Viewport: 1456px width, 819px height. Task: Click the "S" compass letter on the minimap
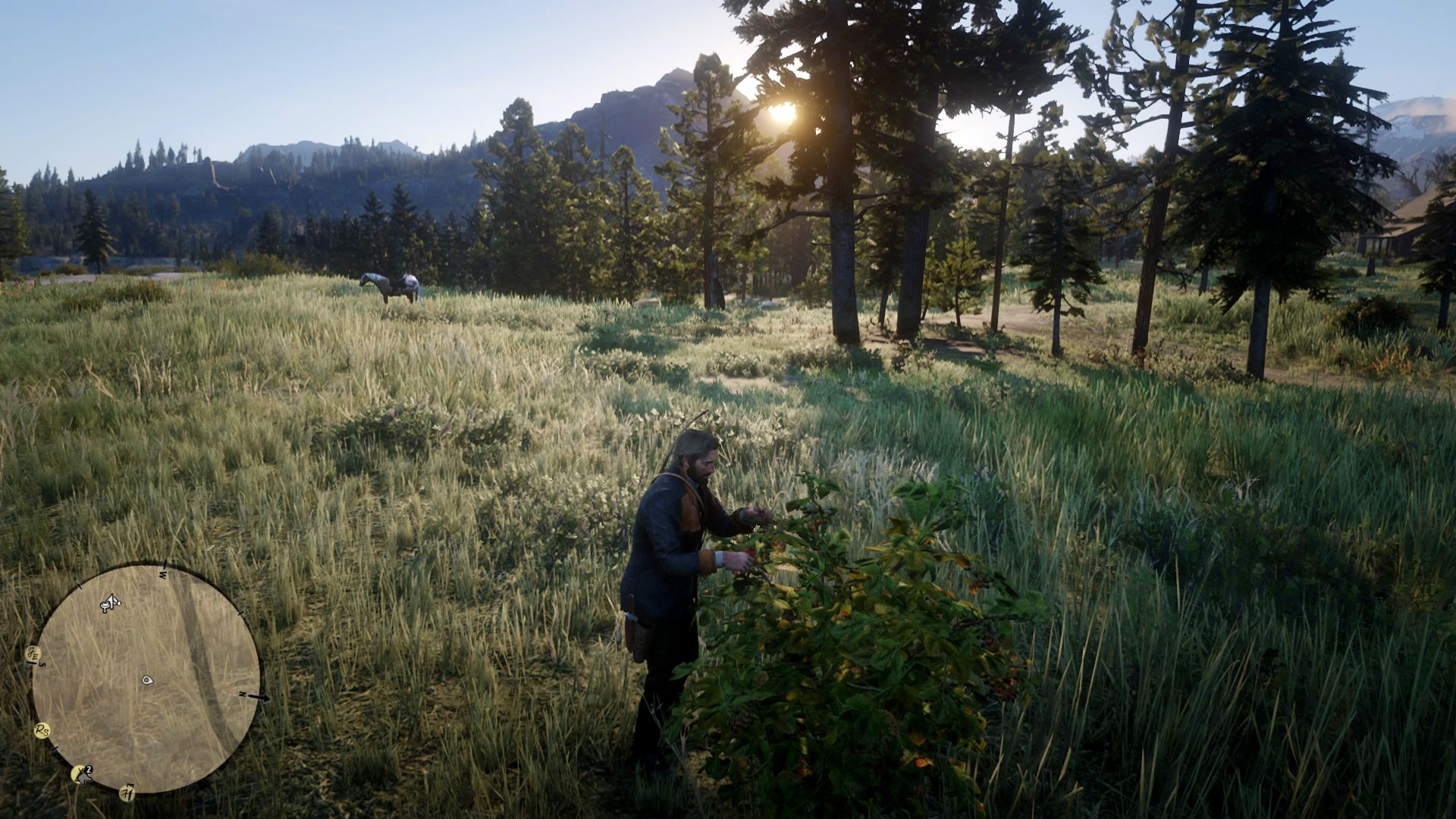click(x=42, y=664)
